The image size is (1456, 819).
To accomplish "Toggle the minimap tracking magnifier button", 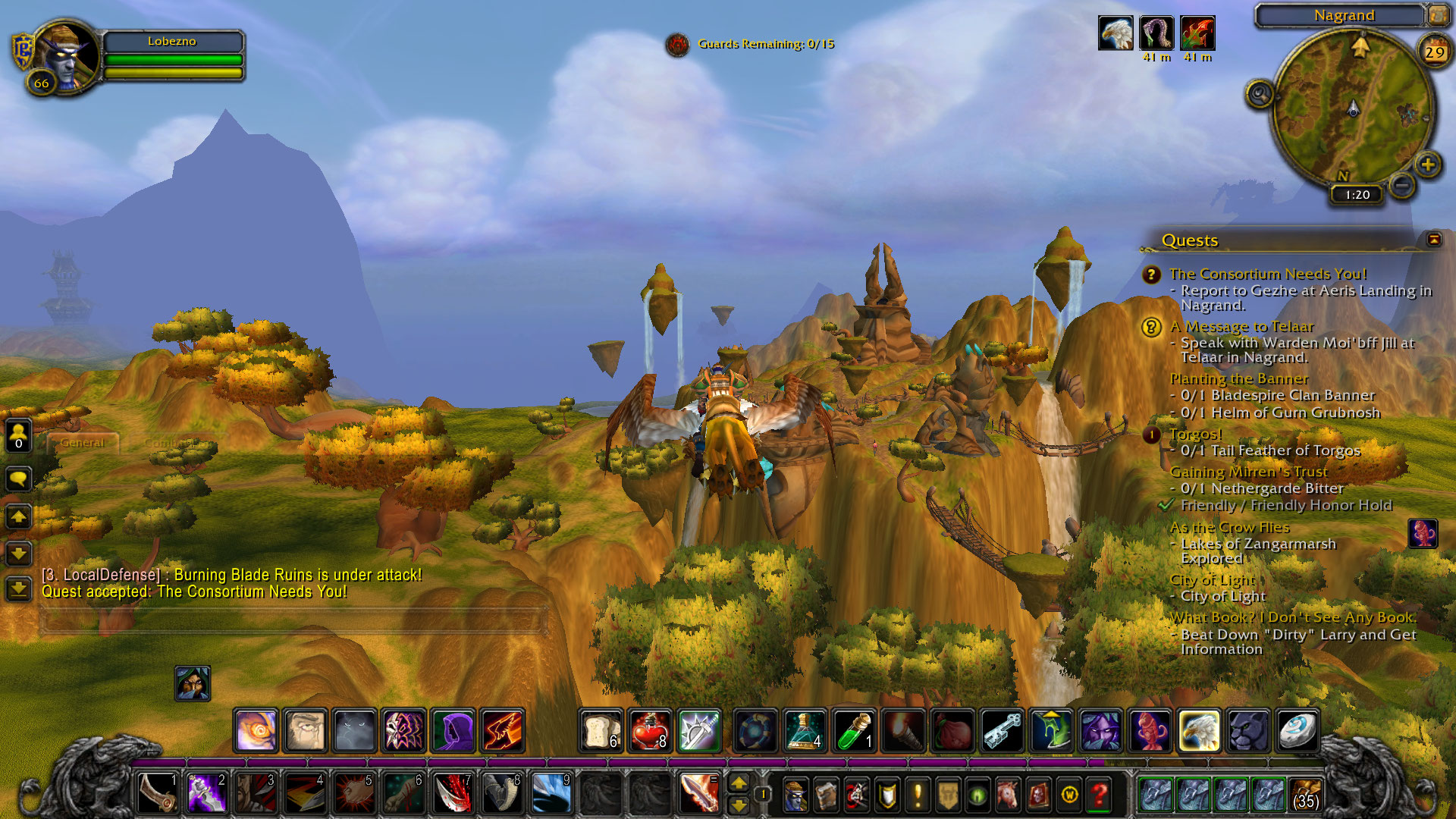I will (x=1260, y=95).
